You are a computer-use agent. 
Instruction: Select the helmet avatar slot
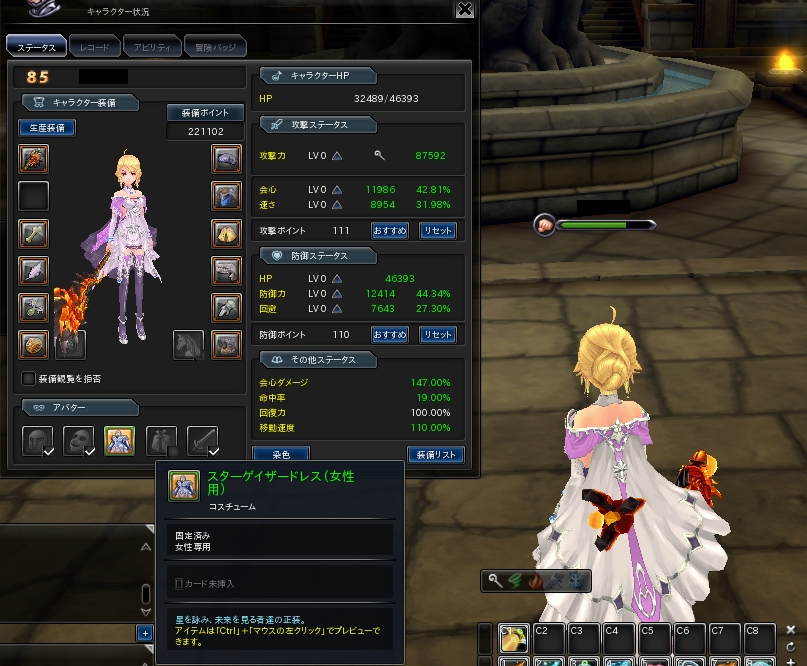coord(37,440)
